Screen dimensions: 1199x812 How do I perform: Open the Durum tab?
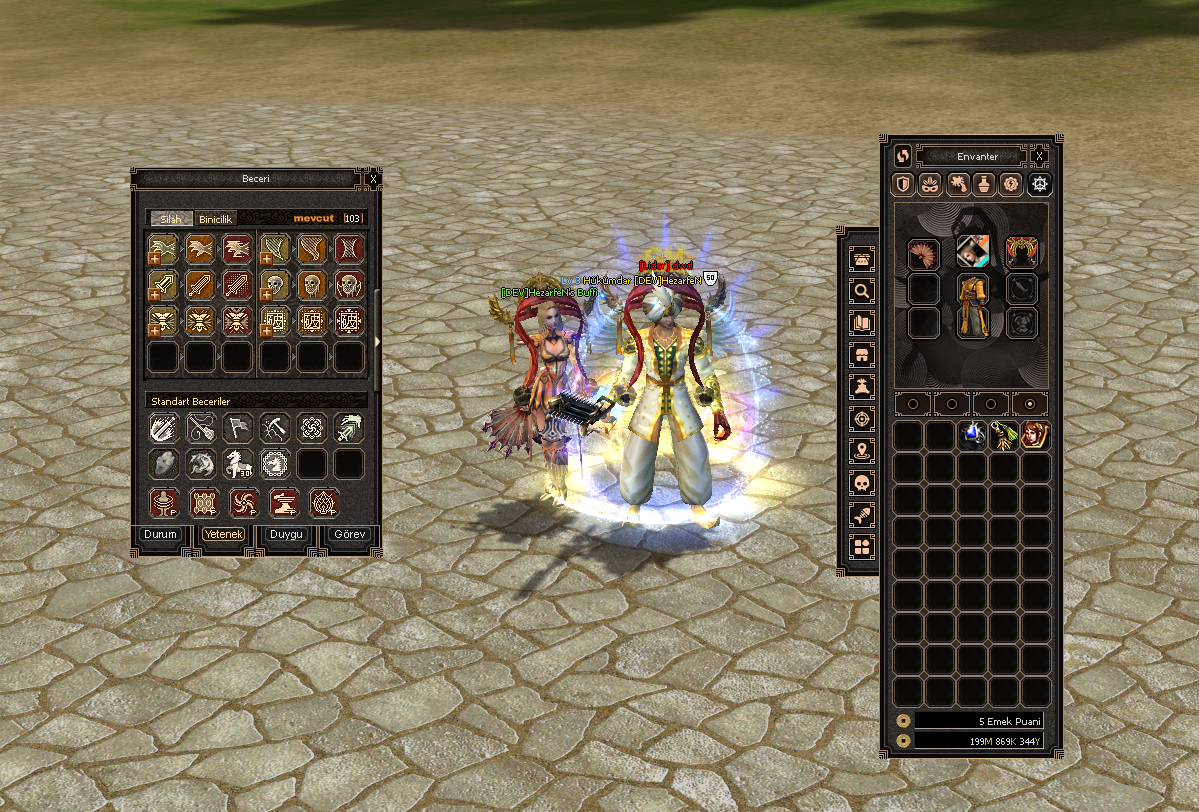point(160,534)
